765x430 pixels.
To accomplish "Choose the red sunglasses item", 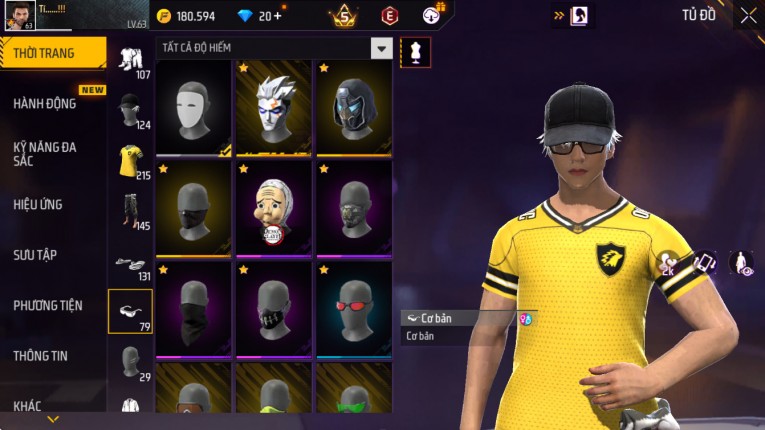I will (x=354, y=308).
